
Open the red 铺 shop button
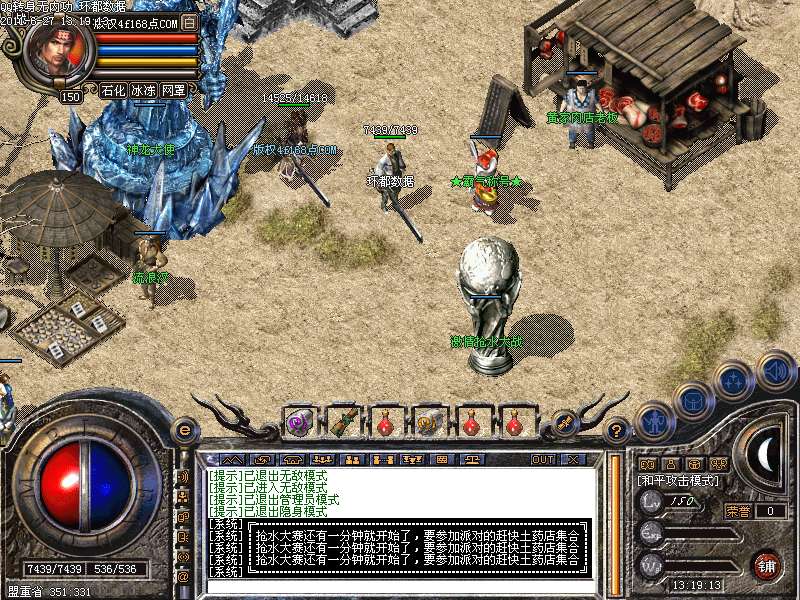click(768, 566)
